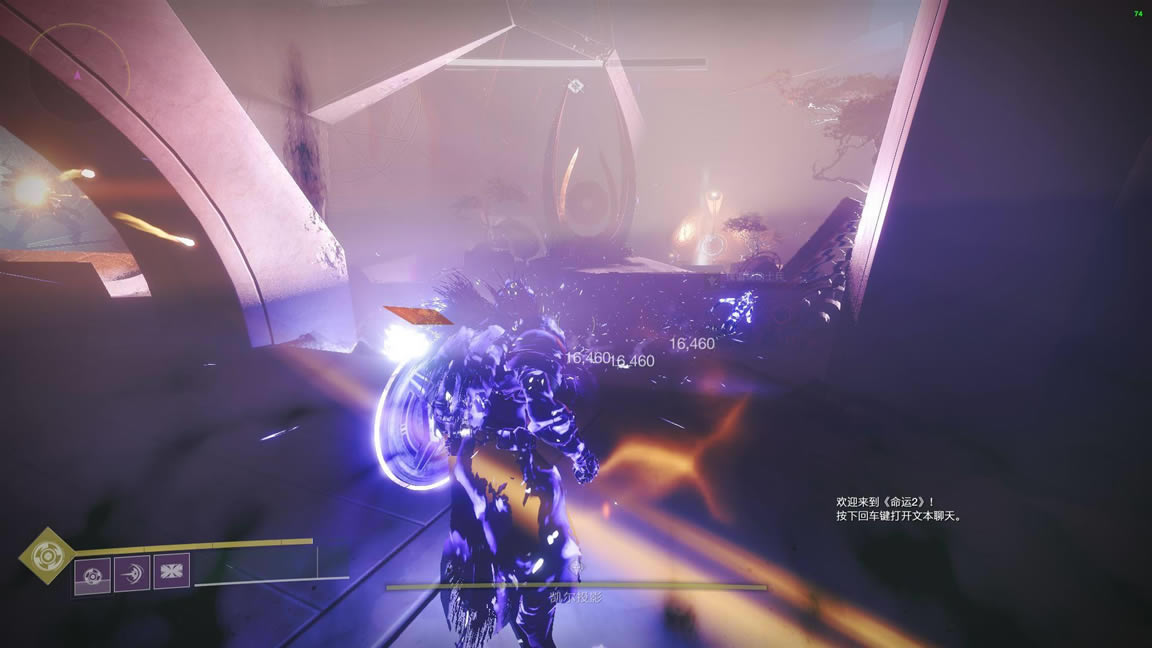Open the text chat welcome message

898,509
